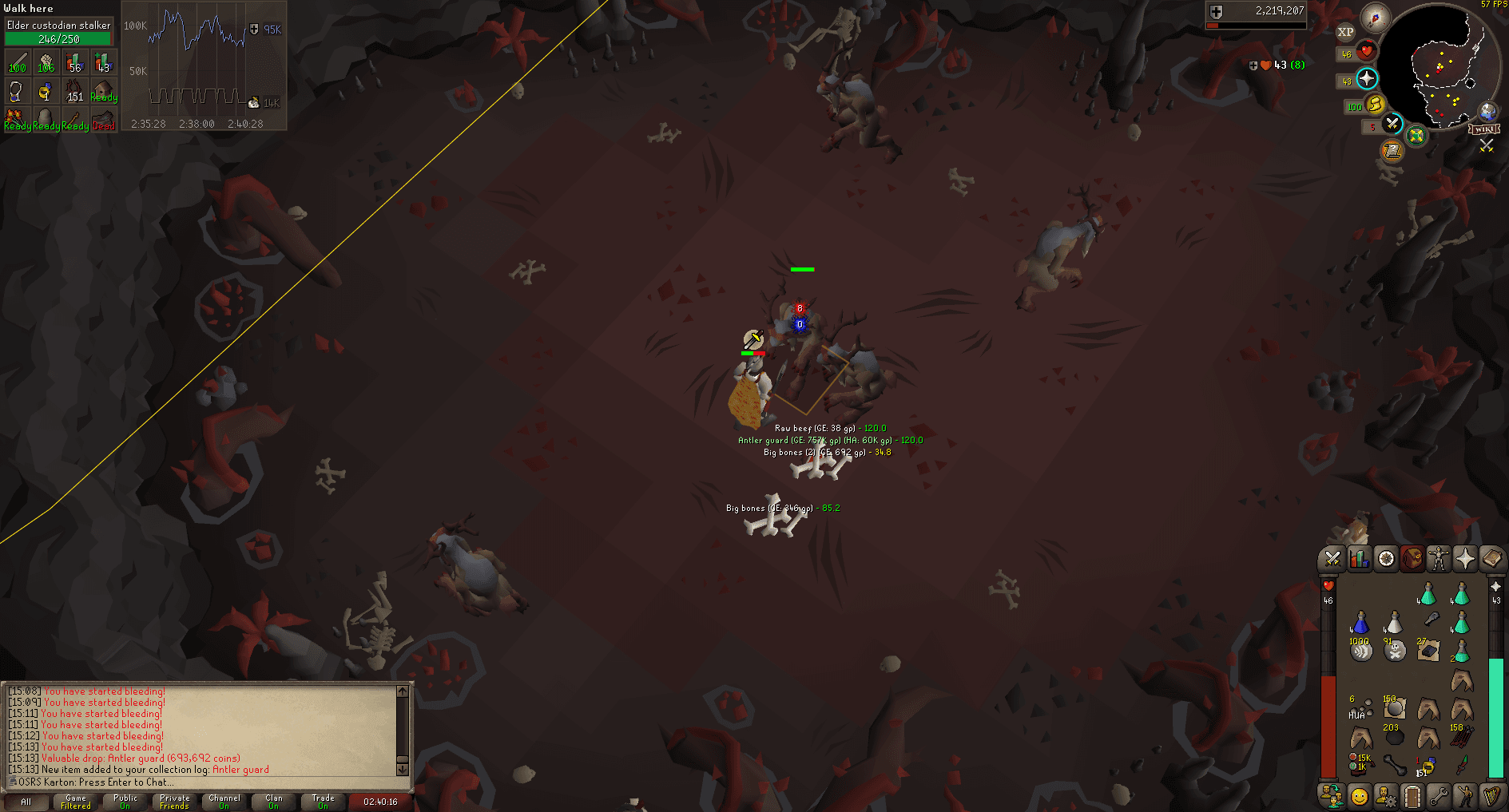This screenshot has width=1509, height=812.
Task: Open the Music player tab
Action: point(1492,796)
